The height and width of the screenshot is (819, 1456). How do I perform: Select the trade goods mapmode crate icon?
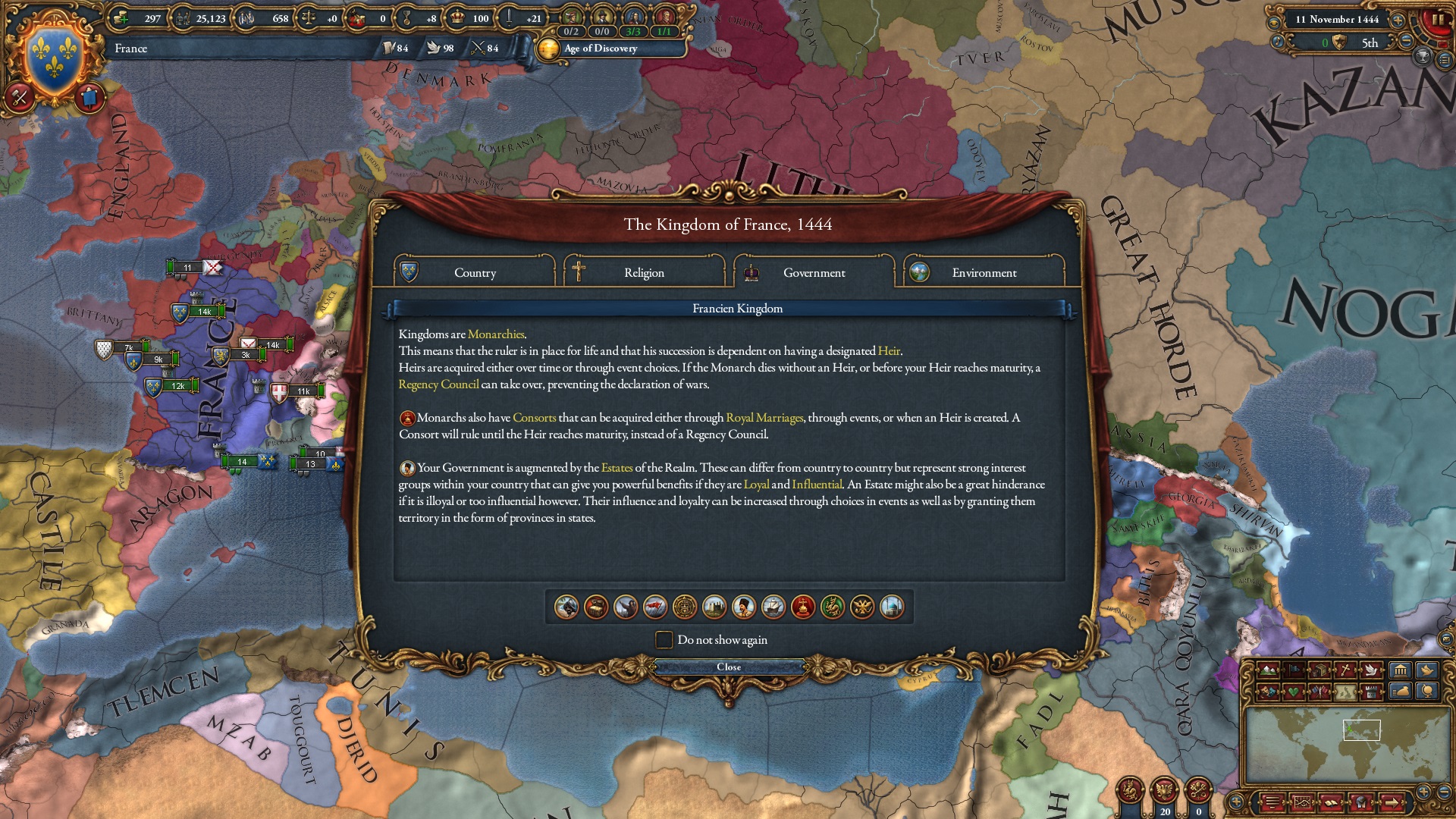tap(1320, 669)
